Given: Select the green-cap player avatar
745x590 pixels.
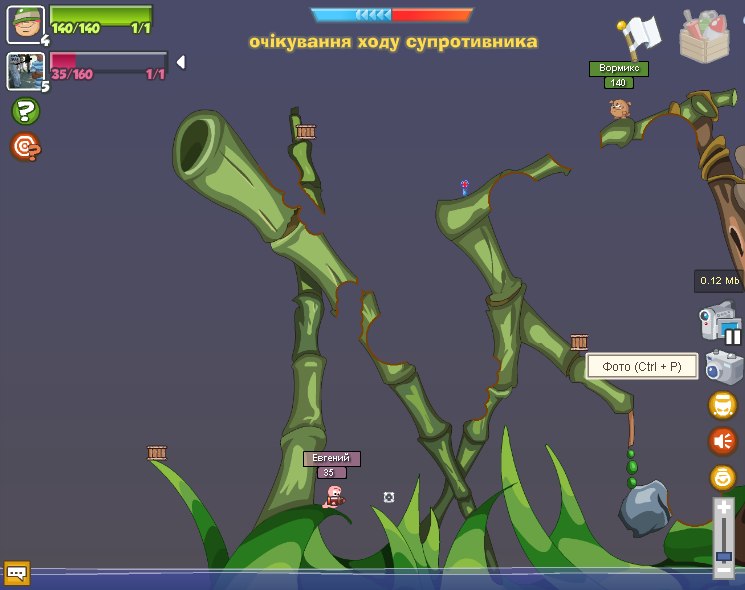Looking at the screenshot, I should click(x=25, y=24).
